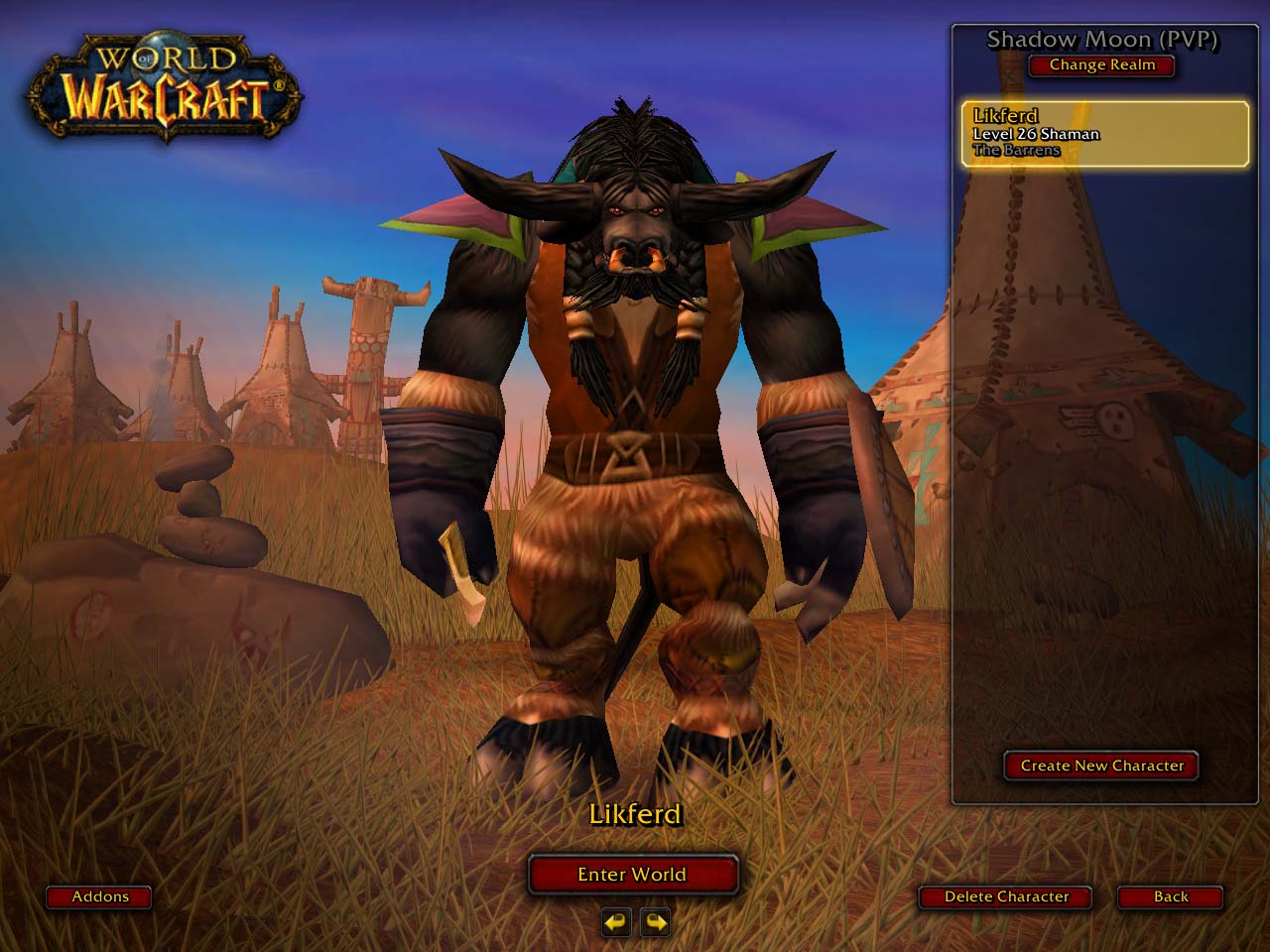Go back with the Back button
1270x952 pixels.
[x=1170, y=896]
